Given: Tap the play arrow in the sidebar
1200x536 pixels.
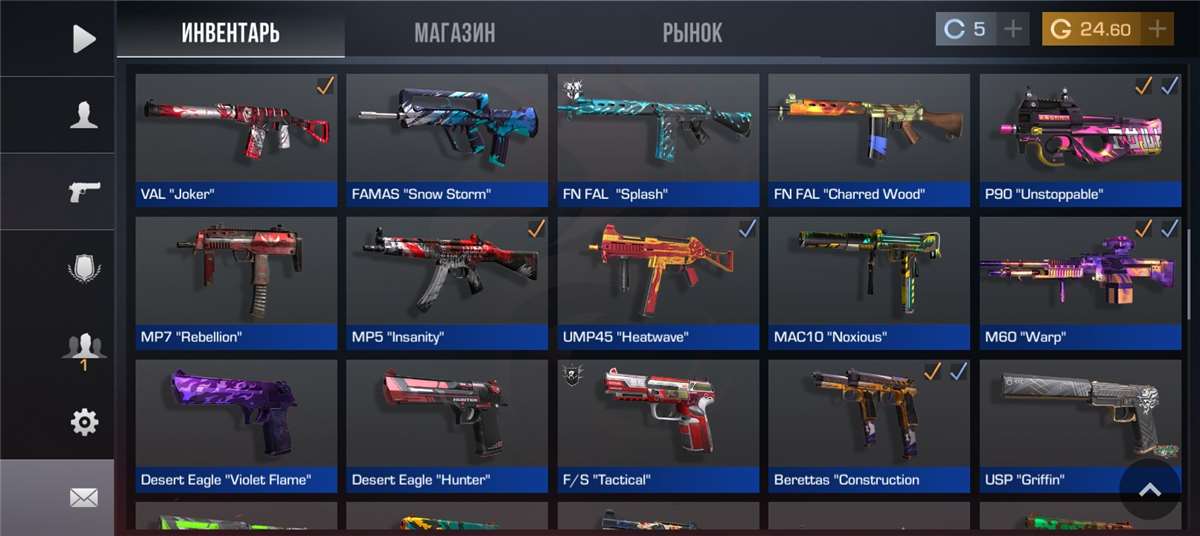Looking at the screenshot, I should [84, 39].
